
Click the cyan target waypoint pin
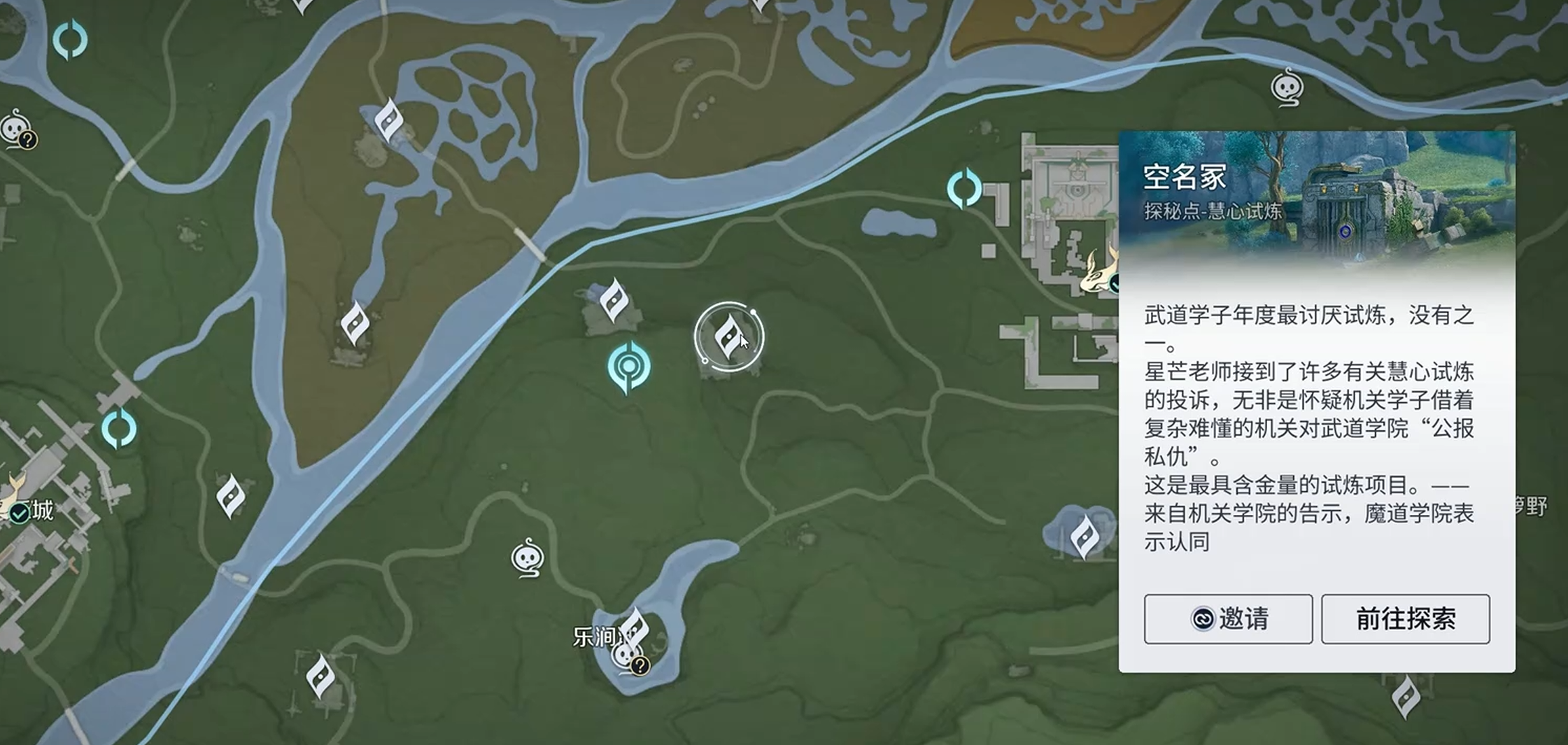coord(628,367)
